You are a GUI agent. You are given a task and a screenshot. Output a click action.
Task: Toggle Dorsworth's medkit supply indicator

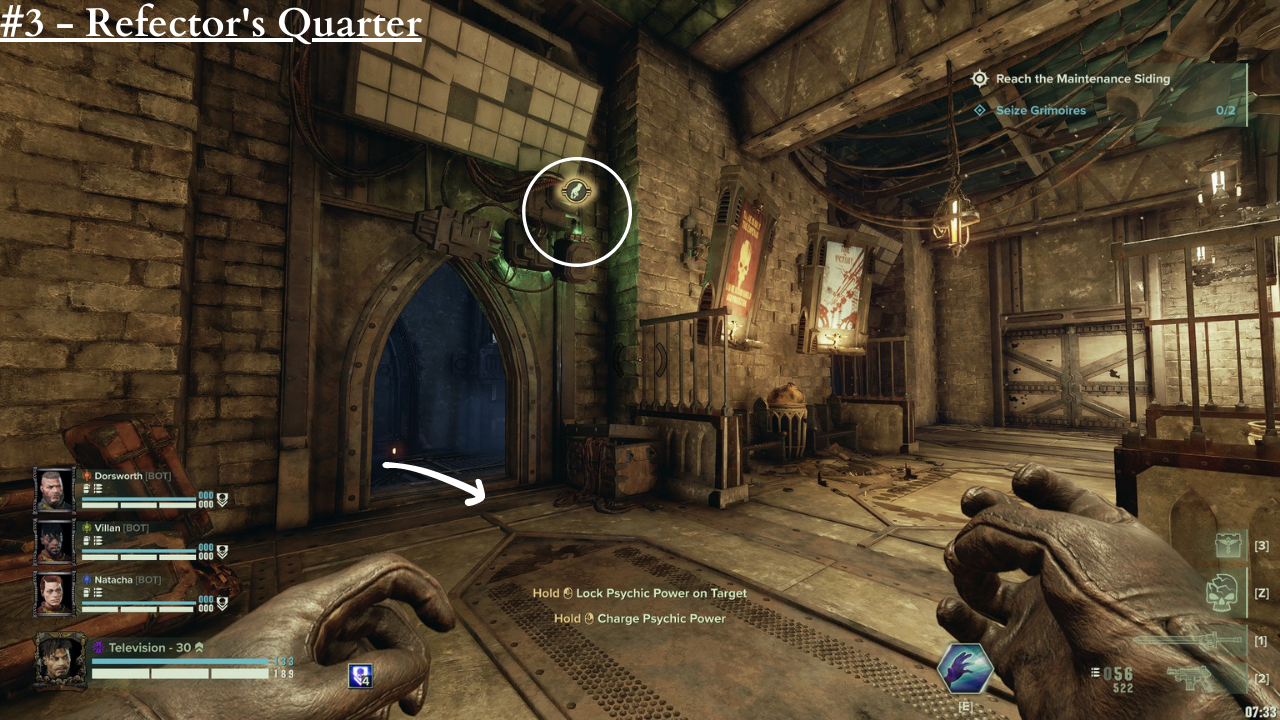tap(85, 487)
